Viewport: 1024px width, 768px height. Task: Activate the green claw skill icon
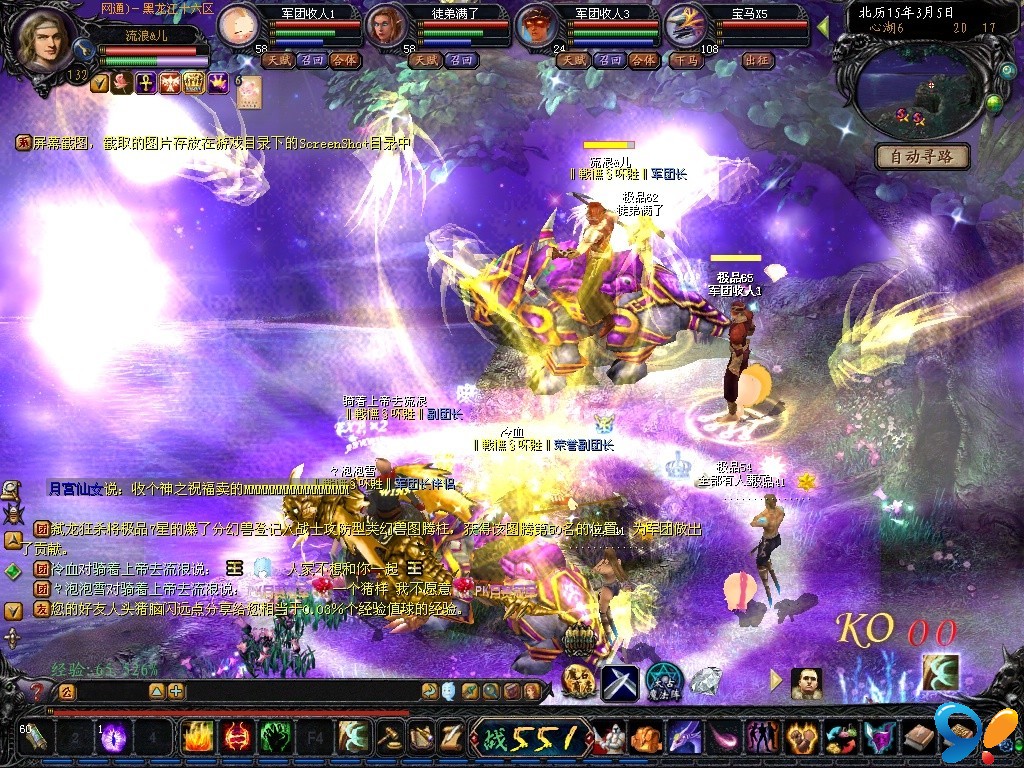(x=275, y=738)
